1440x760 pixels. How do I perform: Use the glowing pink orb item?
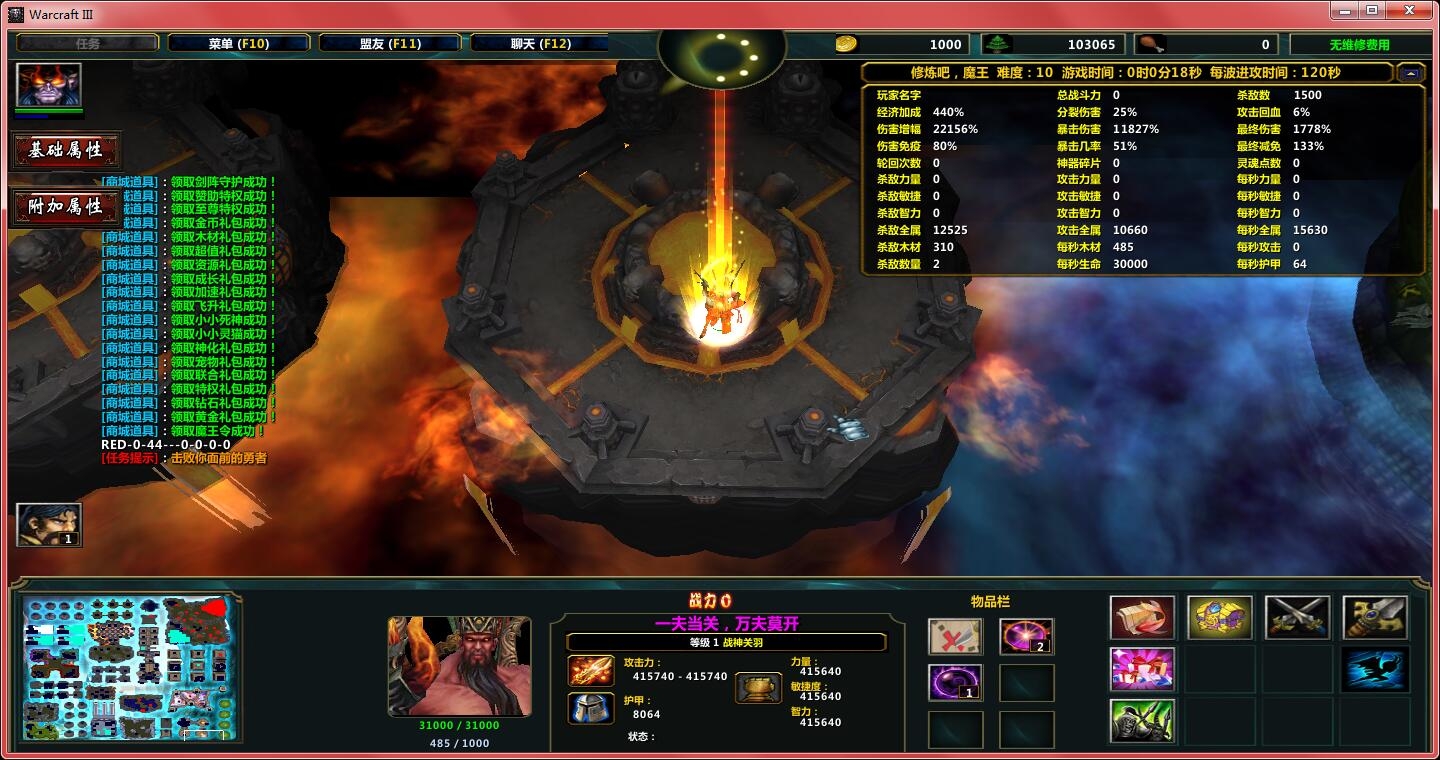[x=1026, y=637]
